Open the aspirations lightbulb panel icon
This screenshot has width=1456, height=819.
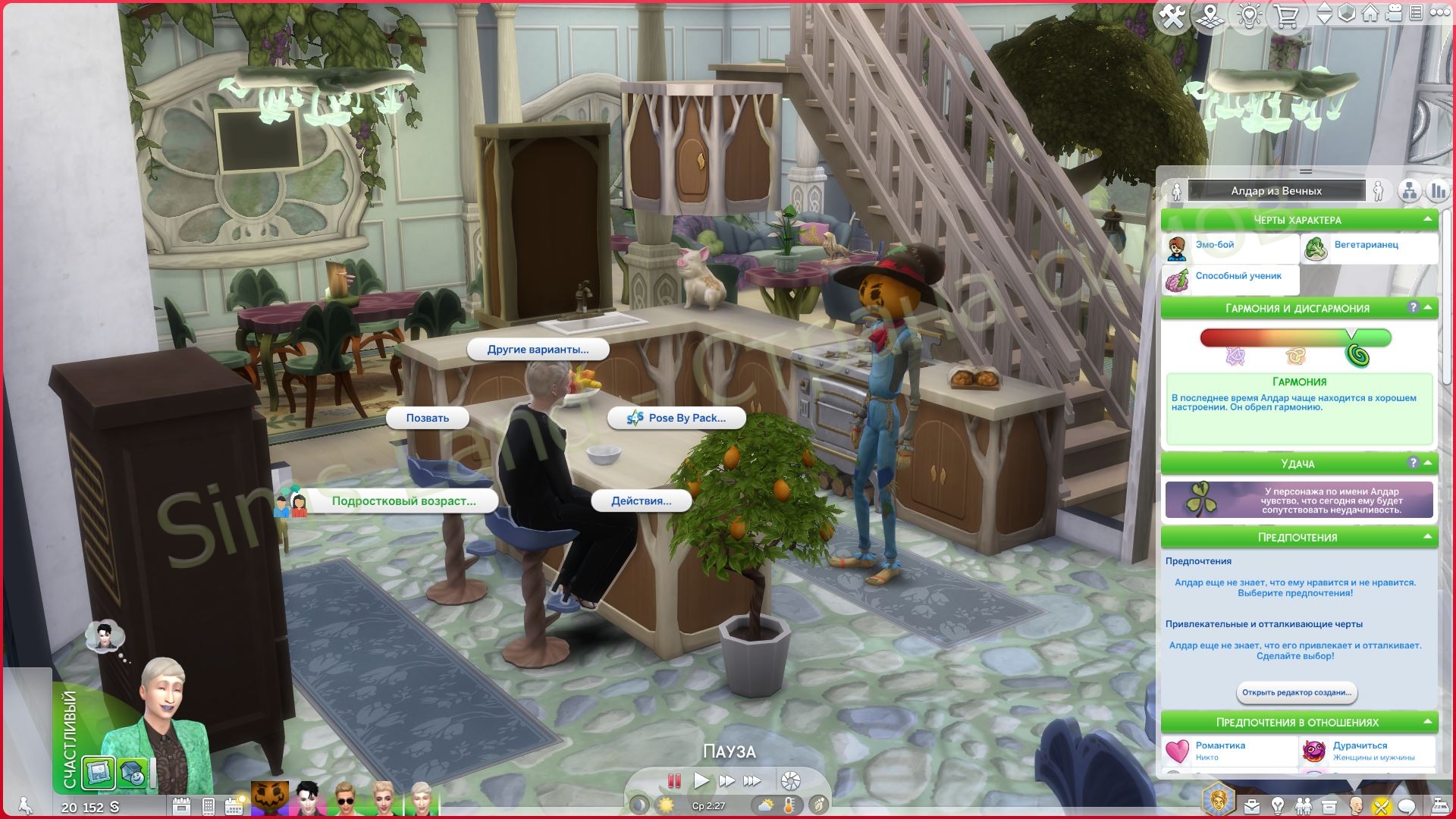coord(1278,805)
